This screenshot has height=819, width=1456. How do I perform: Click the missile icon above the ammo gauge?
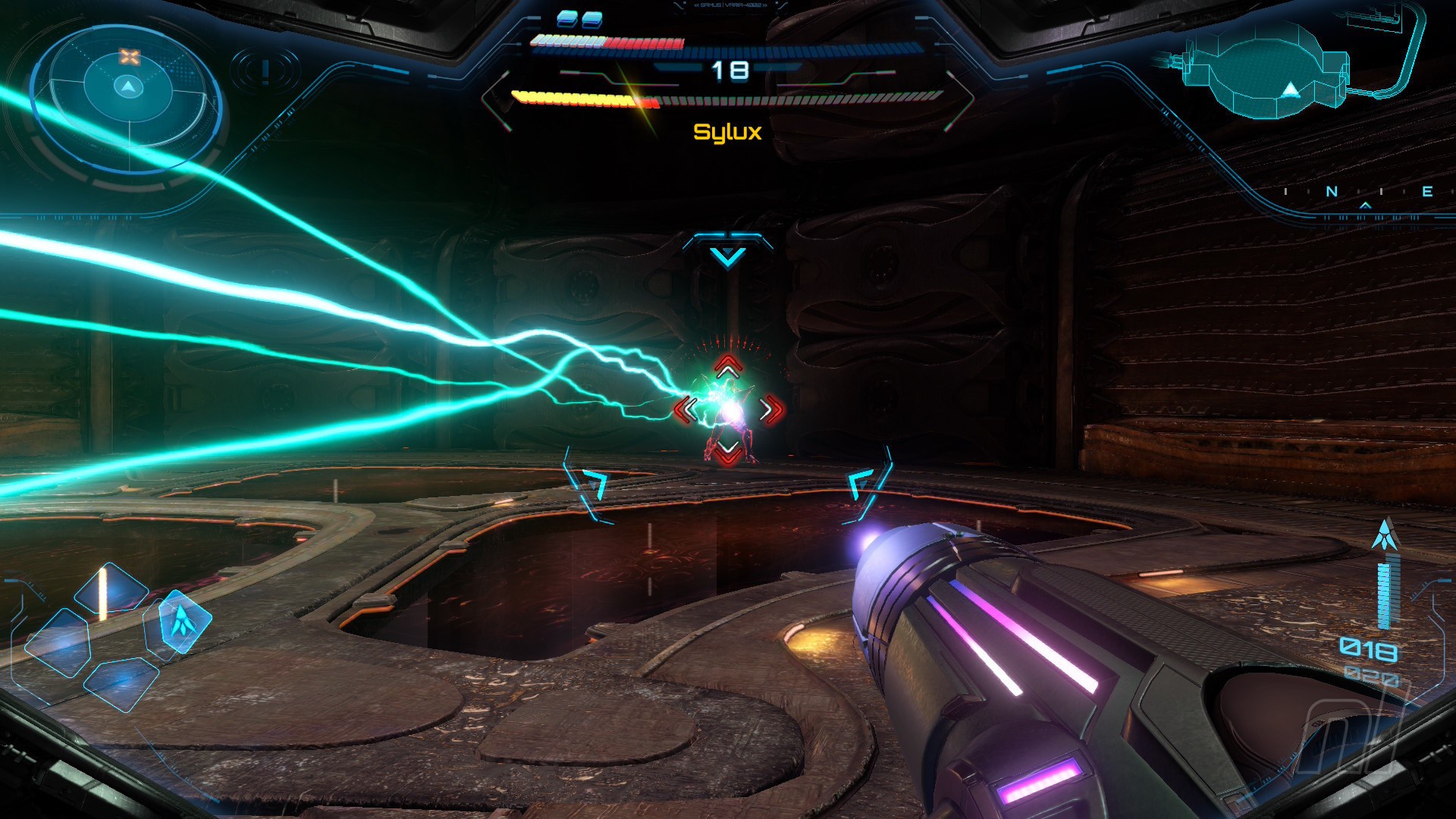pyautogui.click(x=1386, y=534)
